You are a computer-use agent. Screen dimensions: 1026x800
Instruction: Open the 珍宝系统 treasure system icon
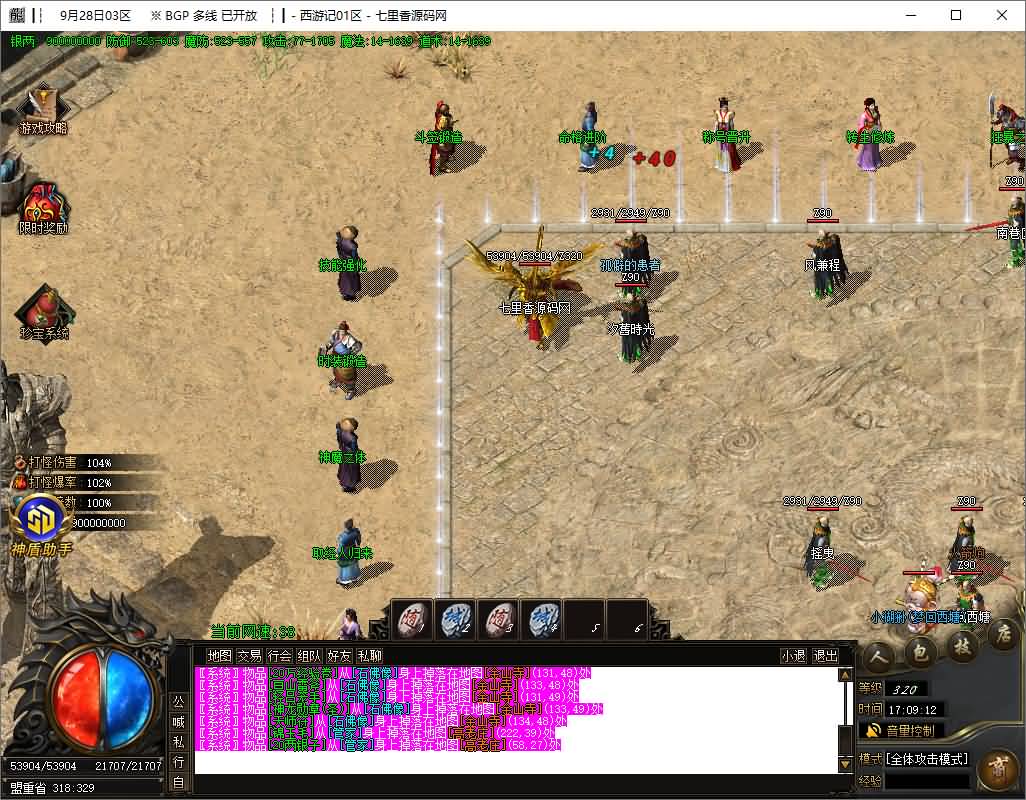pyautogui.click(x=43, y=312)
